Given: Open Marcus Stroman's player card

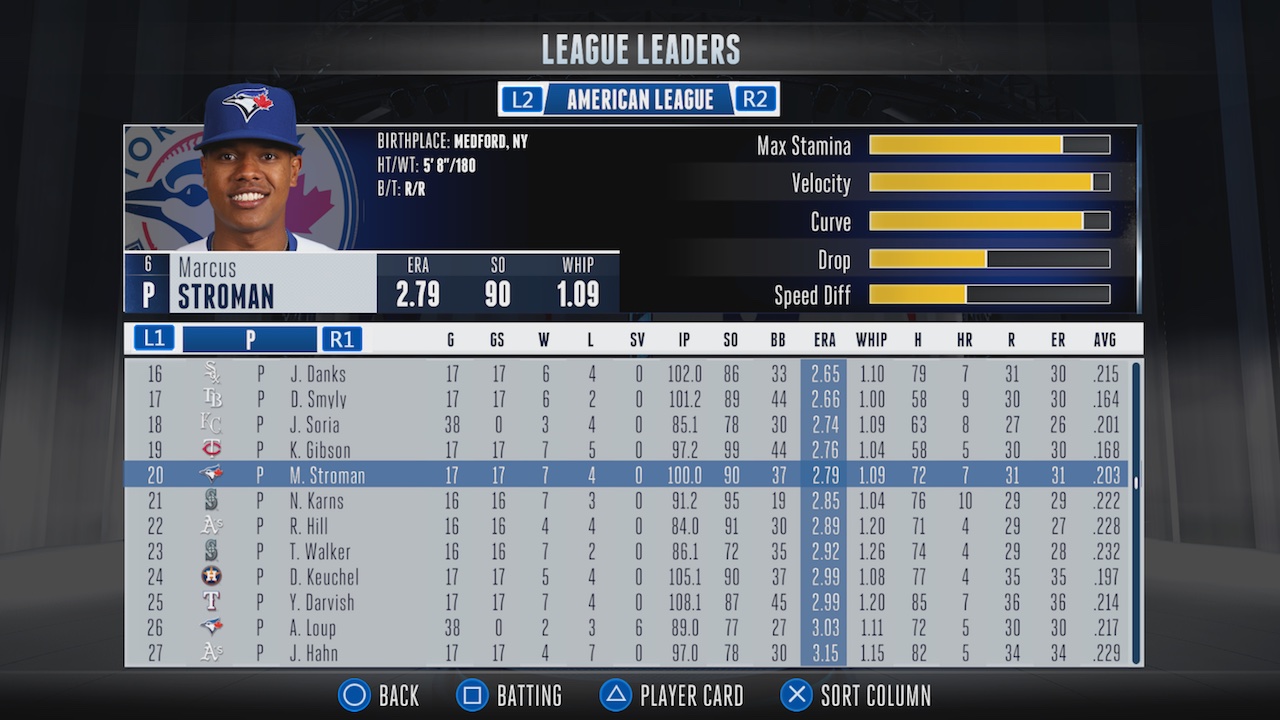Looking at the screenshot, I should coord(671,695).
